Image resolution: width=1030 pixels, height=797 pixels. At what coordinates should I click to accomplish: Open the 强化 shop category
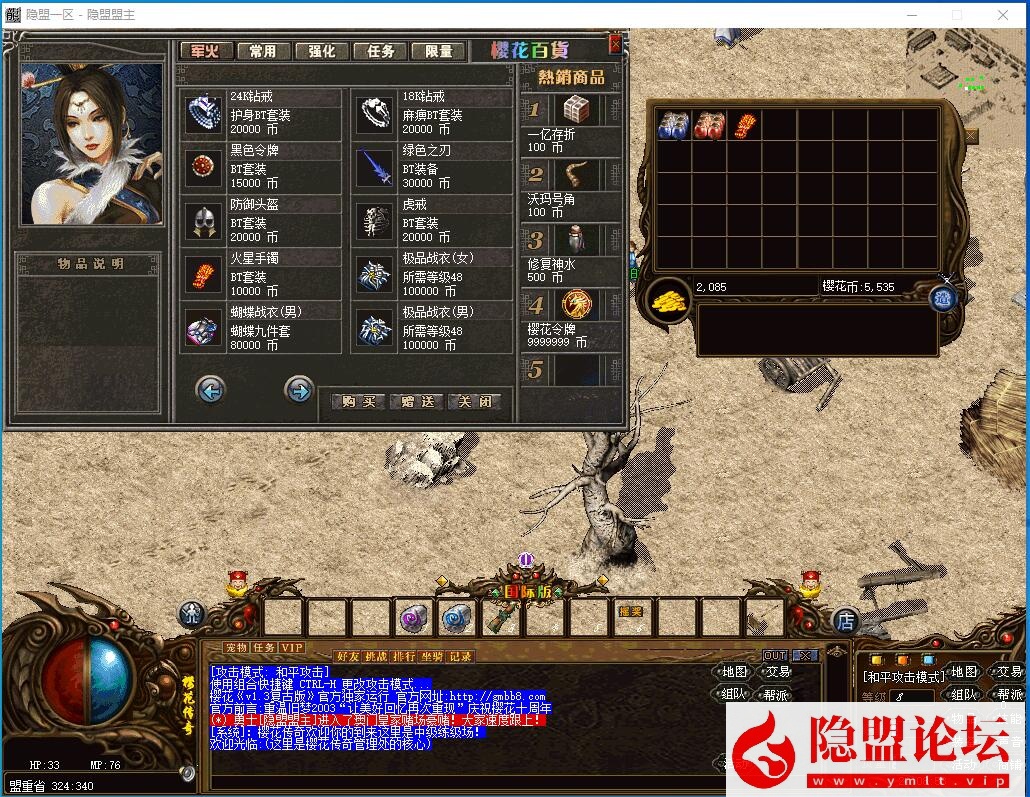[x=322, y=51]
